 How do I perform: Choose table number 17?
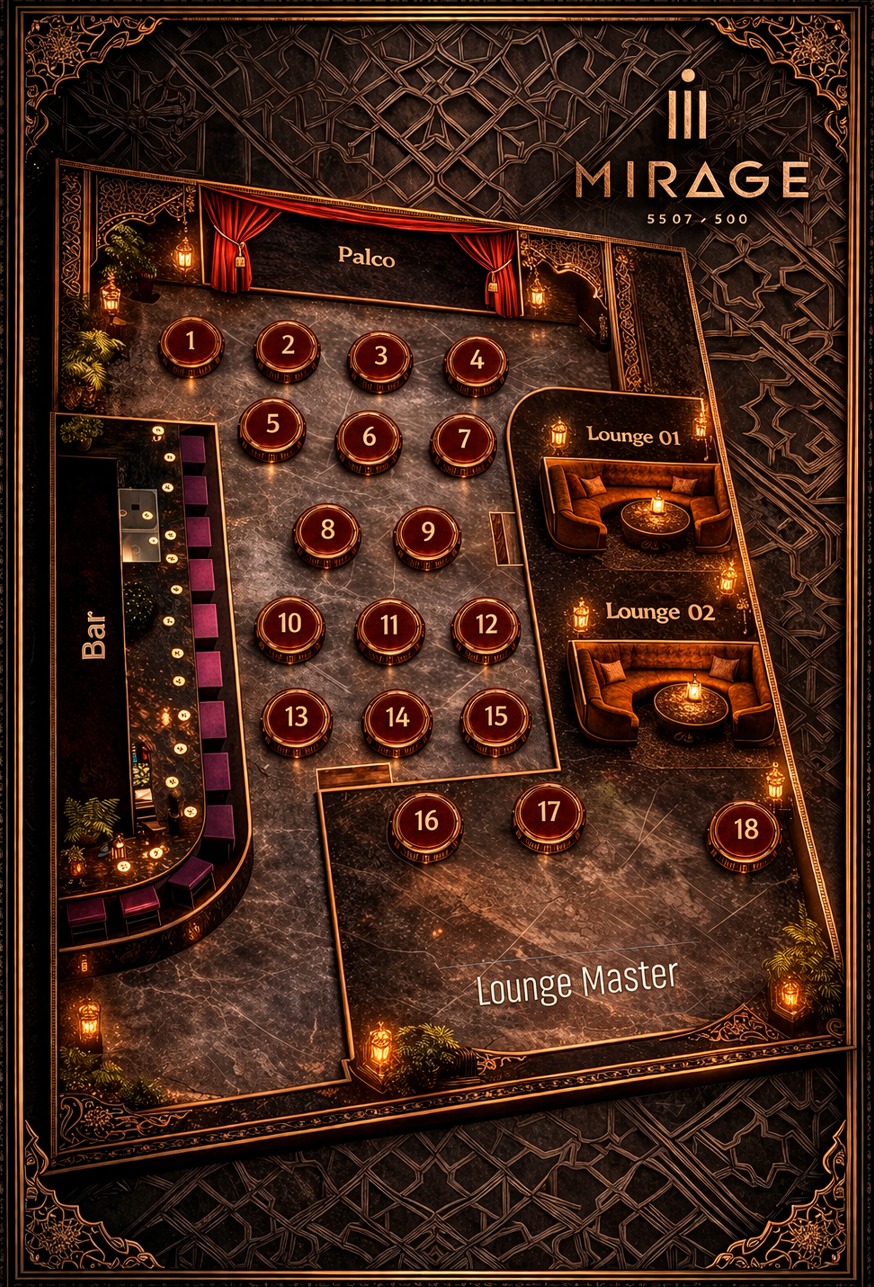[x=549, y=814]
